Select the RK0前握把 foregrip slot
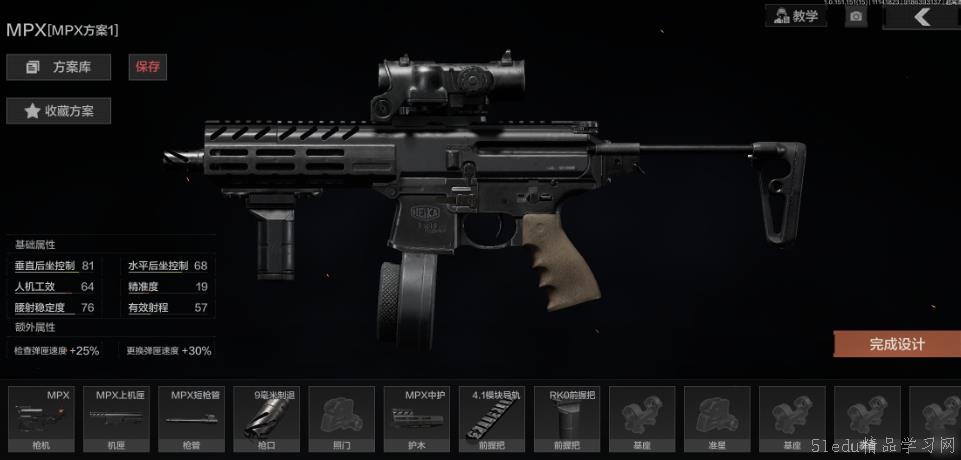This screenshot has width=961, height=460. 566,419
